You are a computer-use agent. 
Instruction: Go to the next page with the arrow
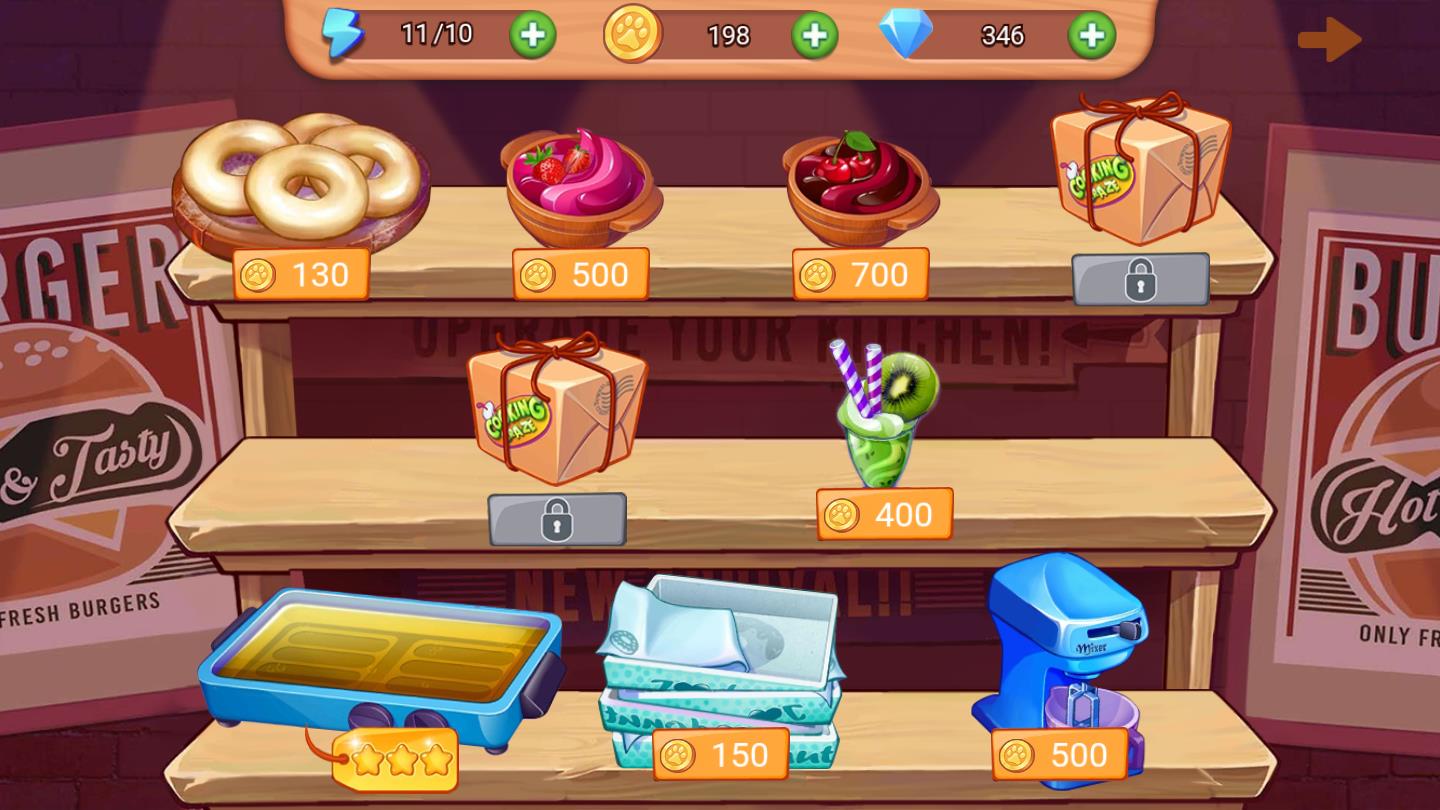[1329, 41]
